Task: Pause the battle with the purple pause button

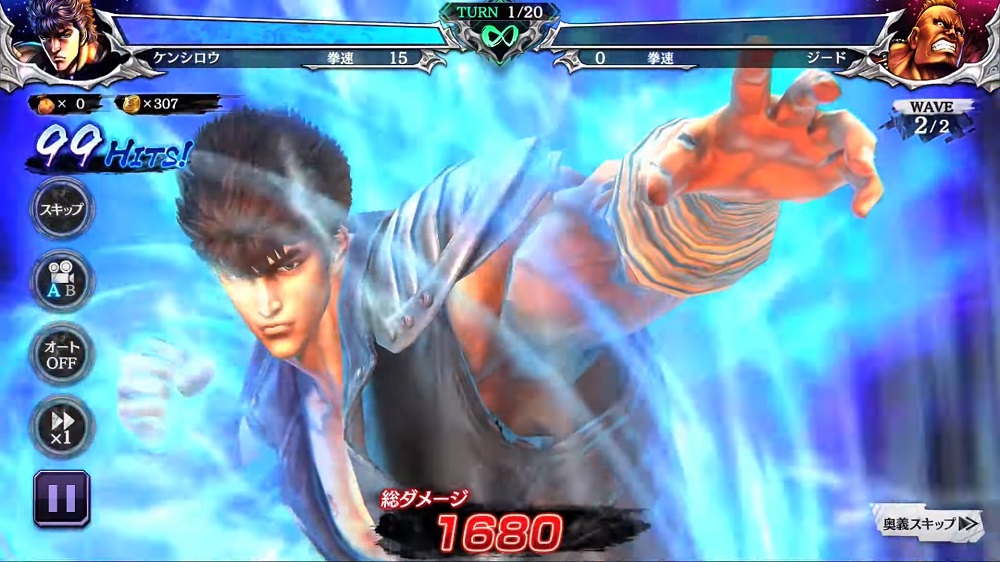Action: tap(62, 498)
